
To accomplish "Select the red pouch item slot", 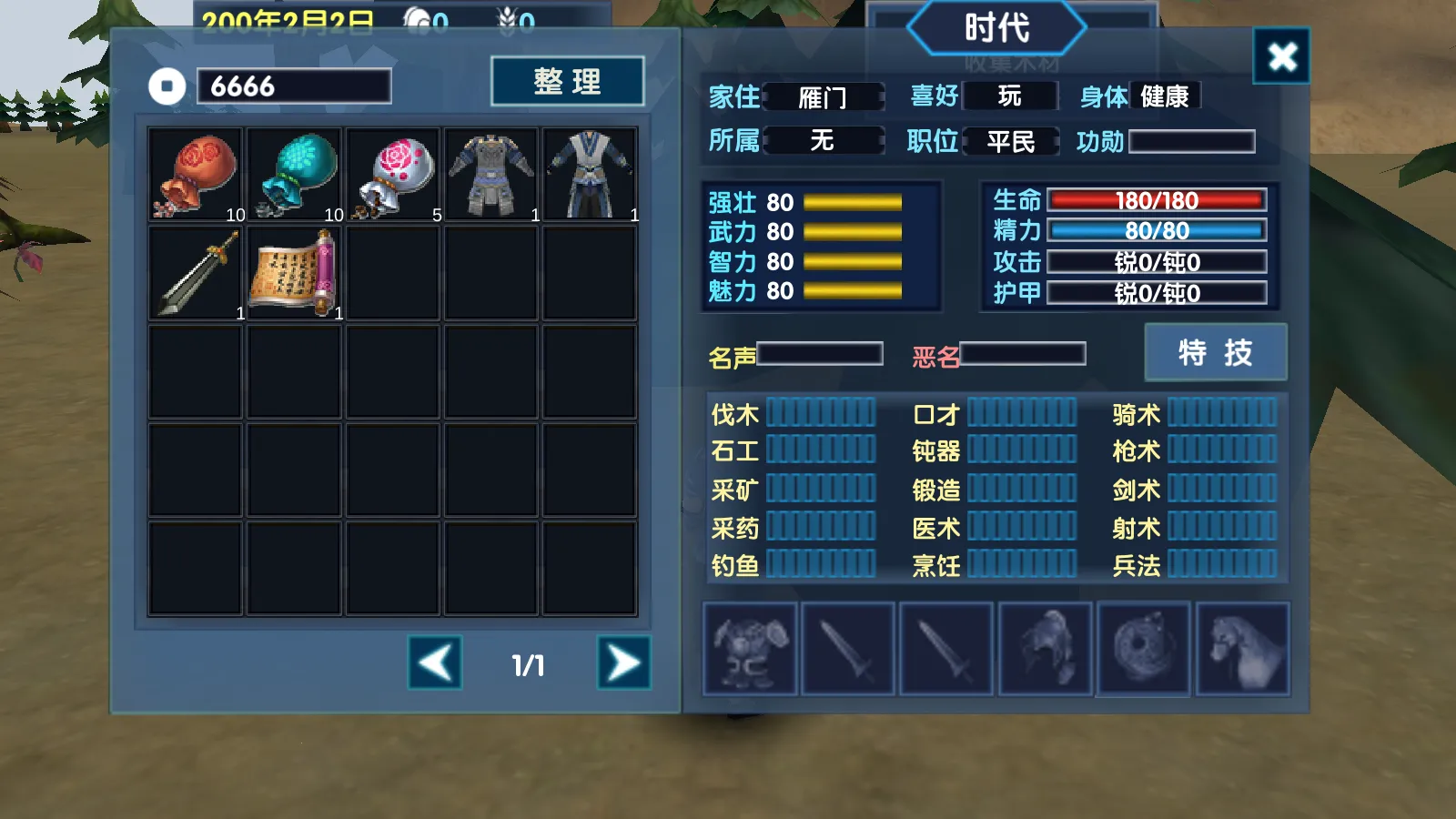I will tap(196, 175).
